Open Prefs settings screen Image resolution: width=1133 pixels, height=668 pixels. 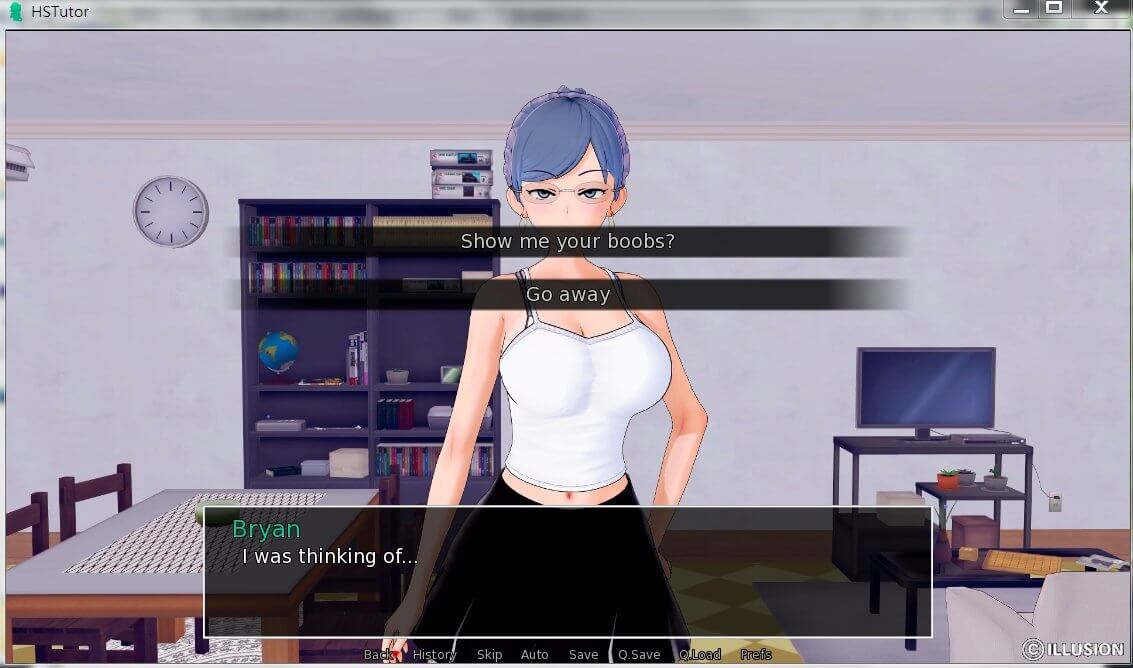pyautogui.click(x=756, y=654)
